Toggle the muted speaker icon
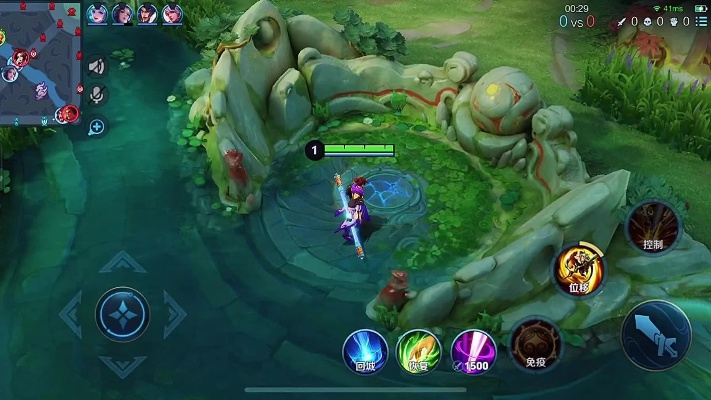The height and width of the screenshot is (400, 711). pyautogui.click(x=96, y=67)
